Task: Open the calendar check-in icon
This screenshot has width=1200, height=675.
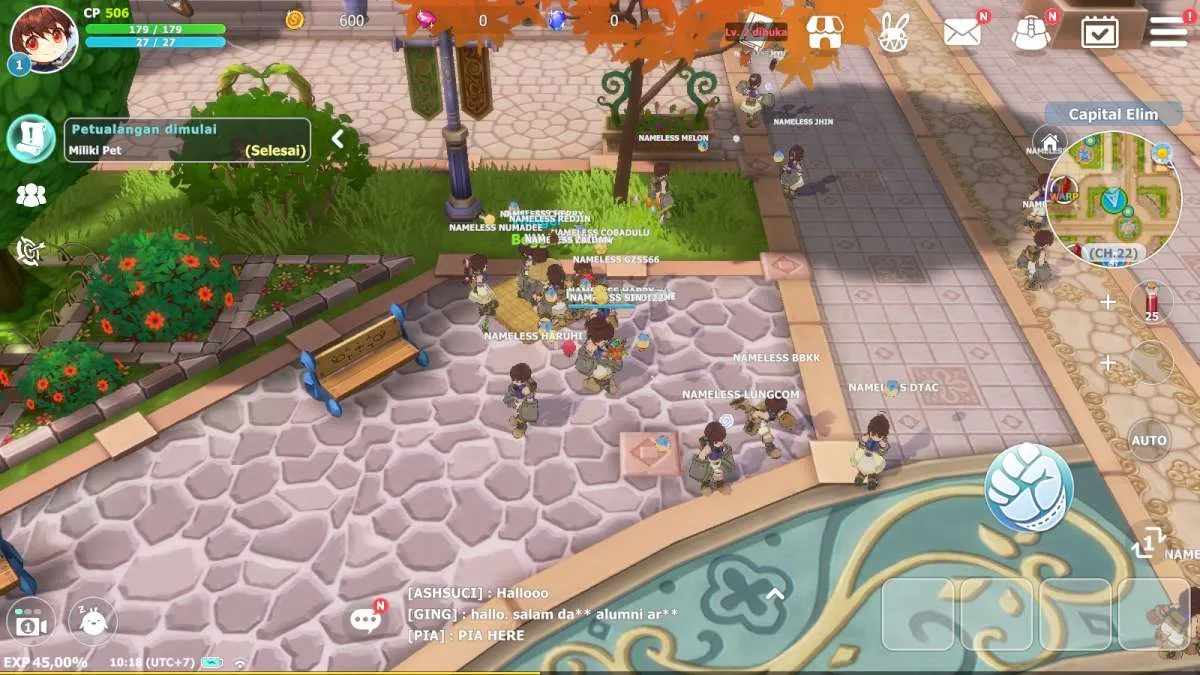Action: [x=1099, y=32]
